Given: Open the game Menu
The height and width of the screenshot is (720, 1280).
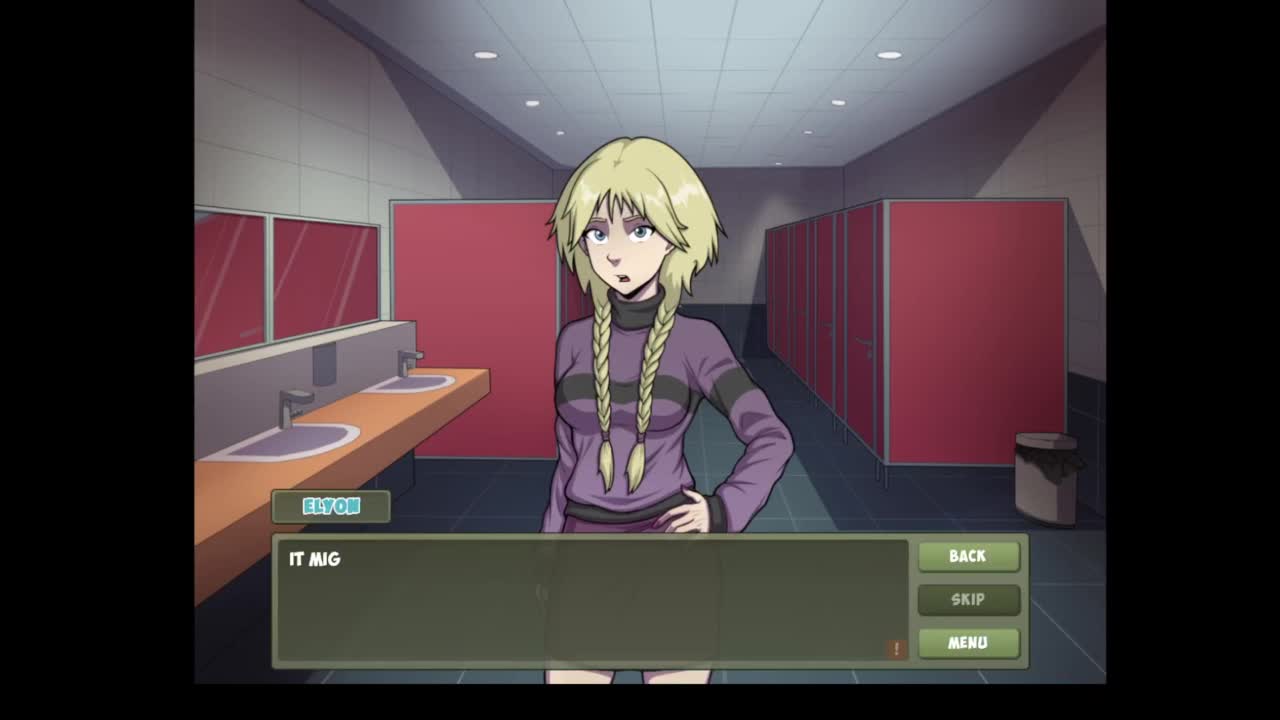Looking at the screenshot, I should pos(968,642).
